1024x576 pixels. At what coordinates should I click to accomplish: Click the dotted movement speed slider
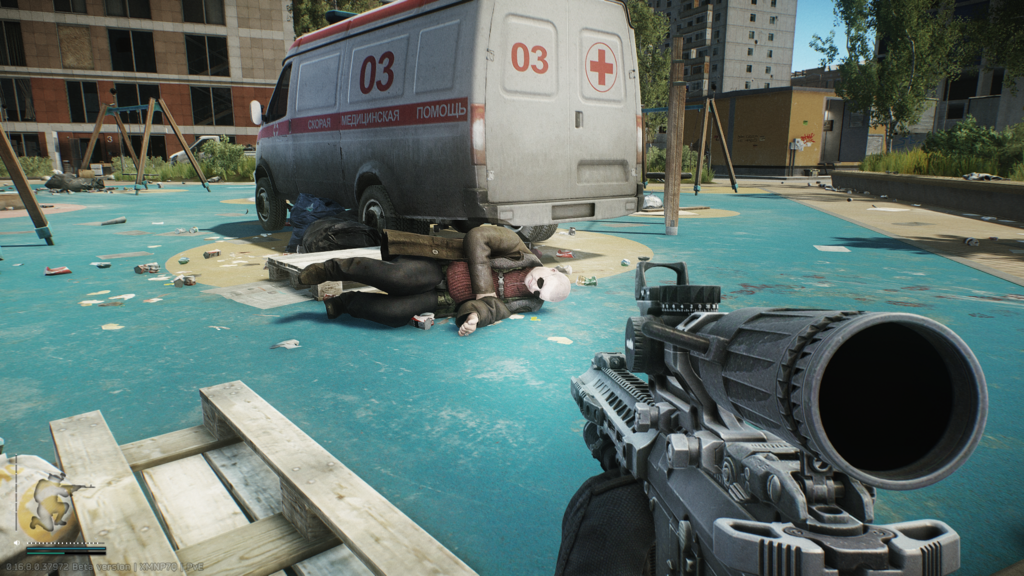point(66,545)
